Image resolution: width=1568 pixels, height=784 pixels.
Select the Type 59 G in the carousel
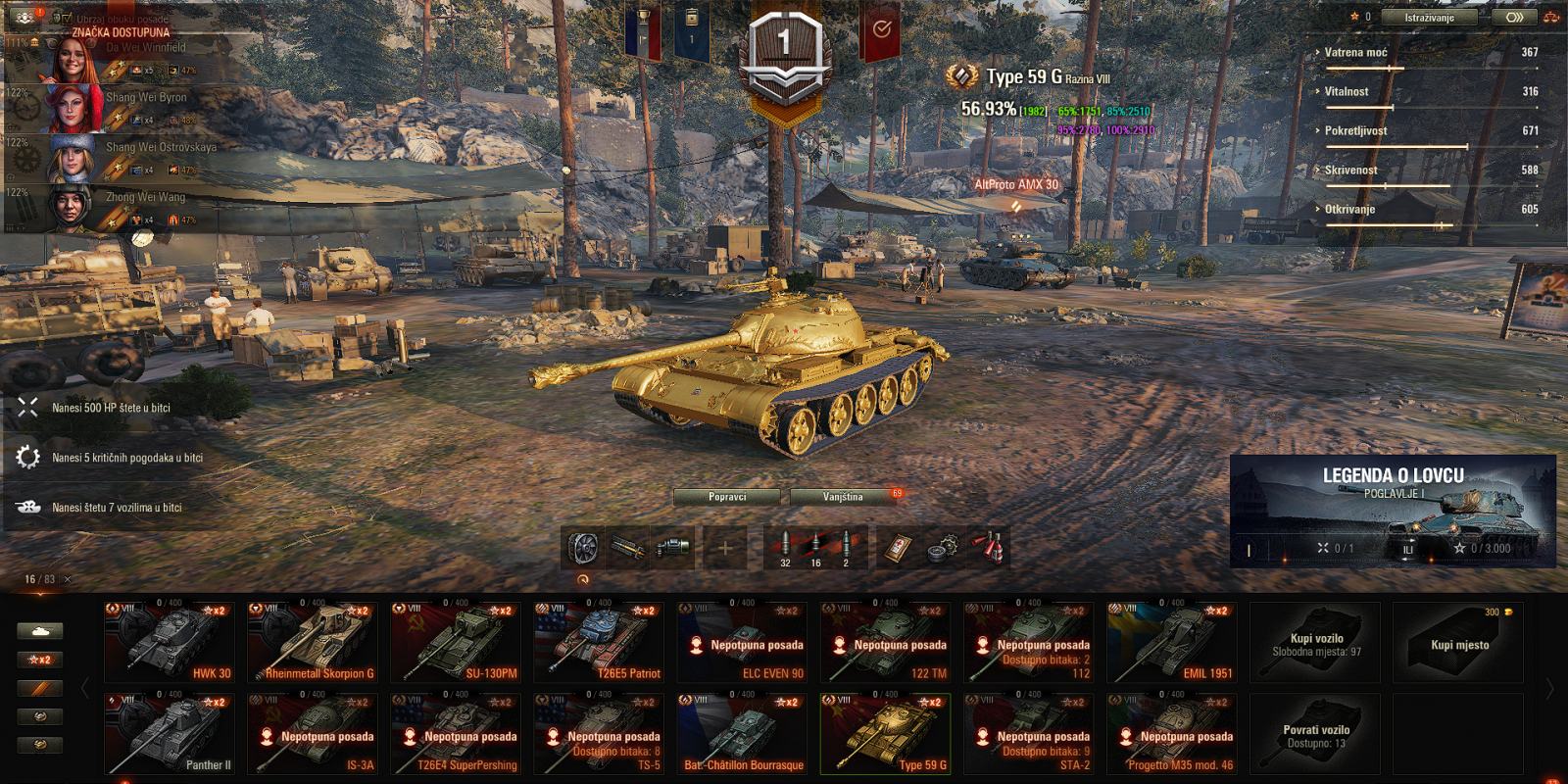coord(884,732)
